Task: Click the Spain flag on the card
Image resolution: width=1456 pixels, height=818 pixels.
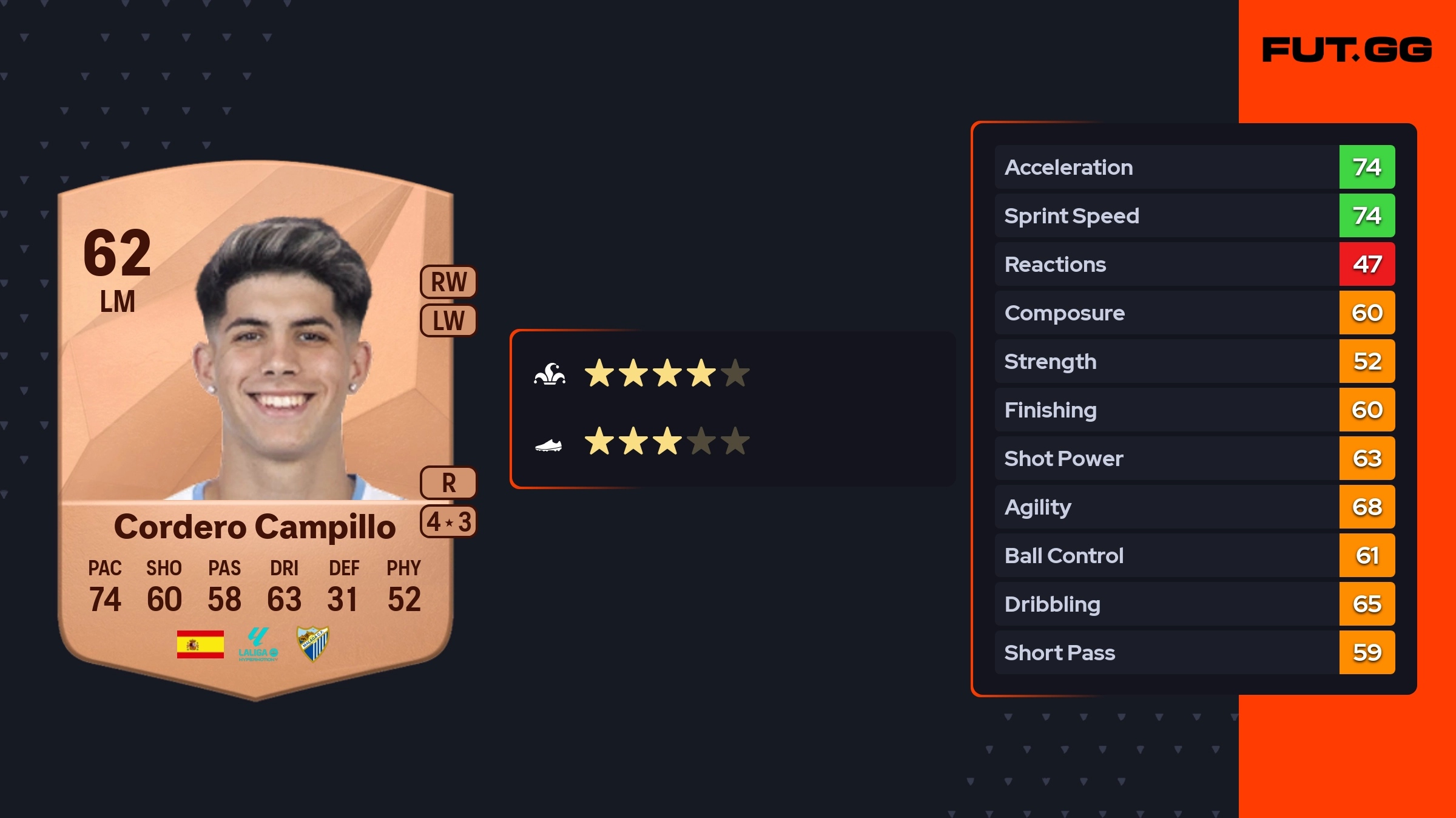Action: click(200, 644)
